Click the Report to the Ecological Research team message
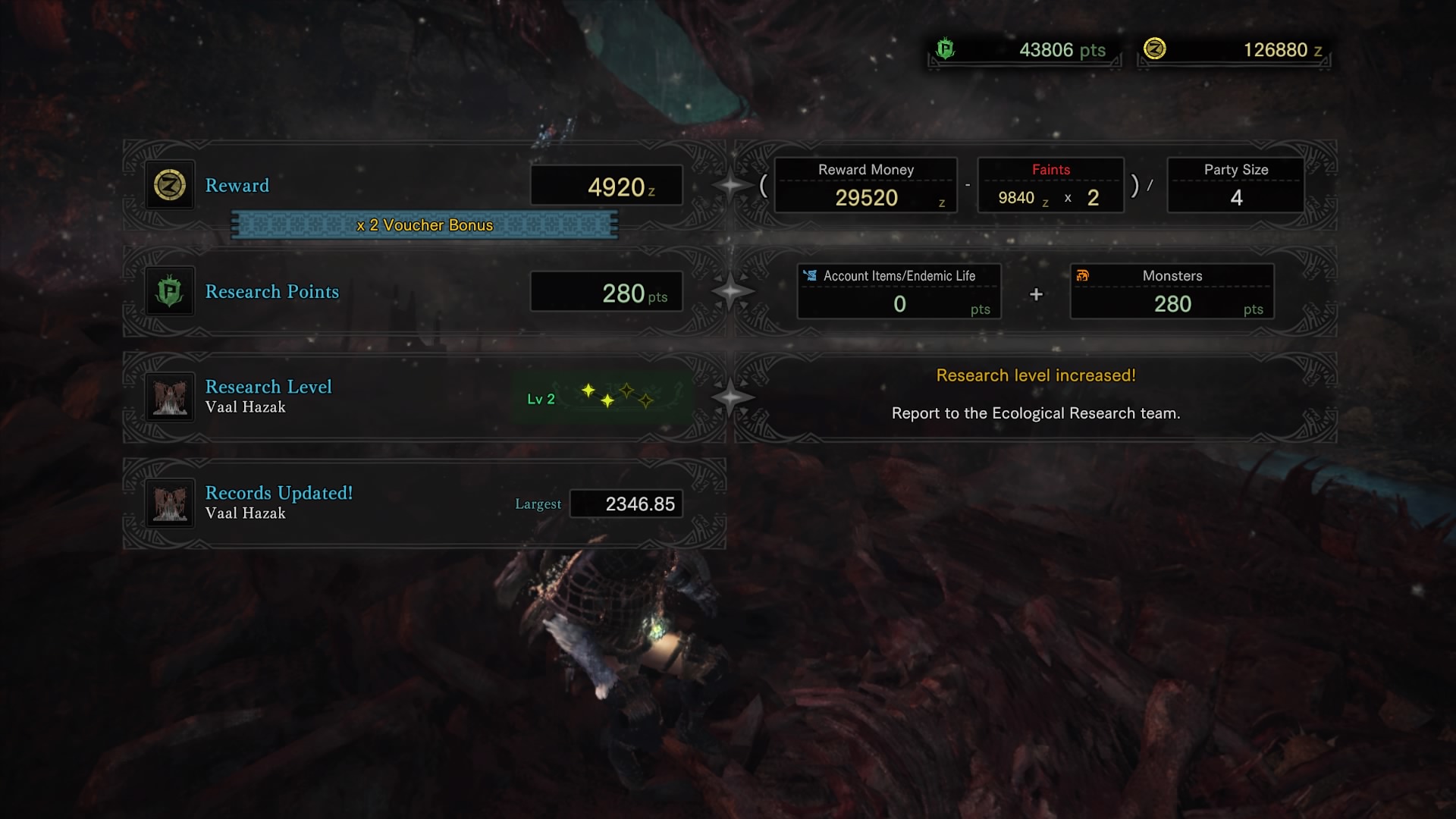The image size is (1456, 819). [1036, 413]
